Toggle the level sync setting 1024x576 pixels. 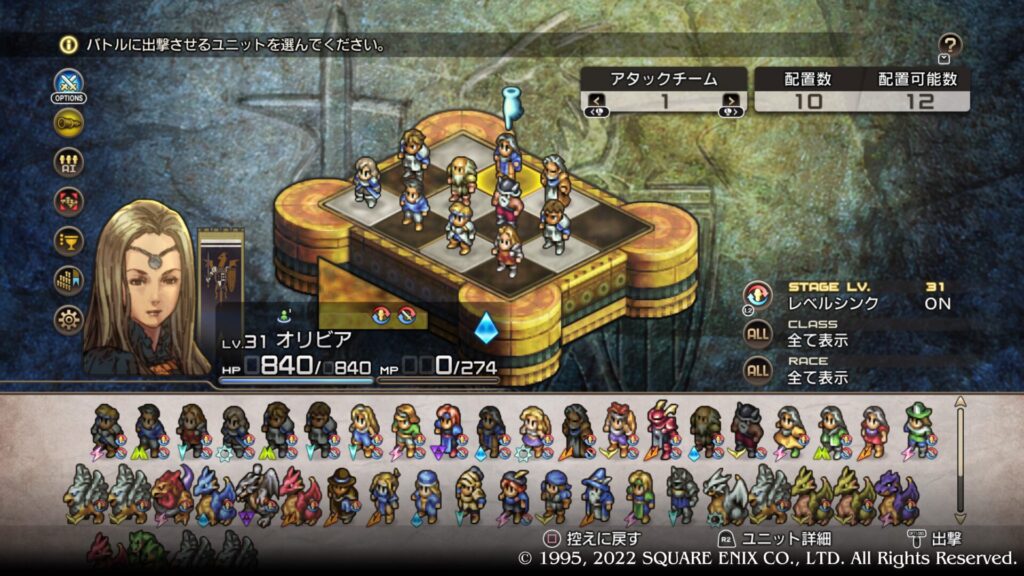[x=759, y=295]
